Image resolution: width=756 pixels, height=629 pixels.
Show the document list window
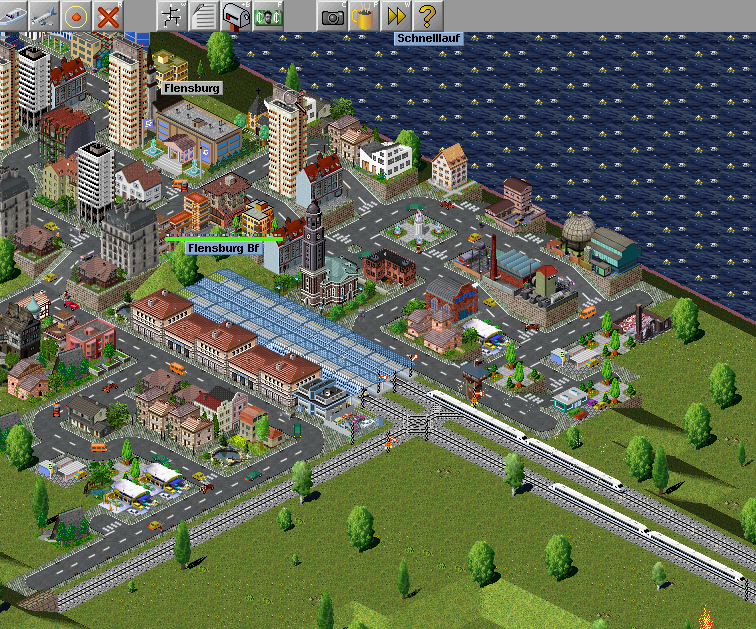point(204,15)
